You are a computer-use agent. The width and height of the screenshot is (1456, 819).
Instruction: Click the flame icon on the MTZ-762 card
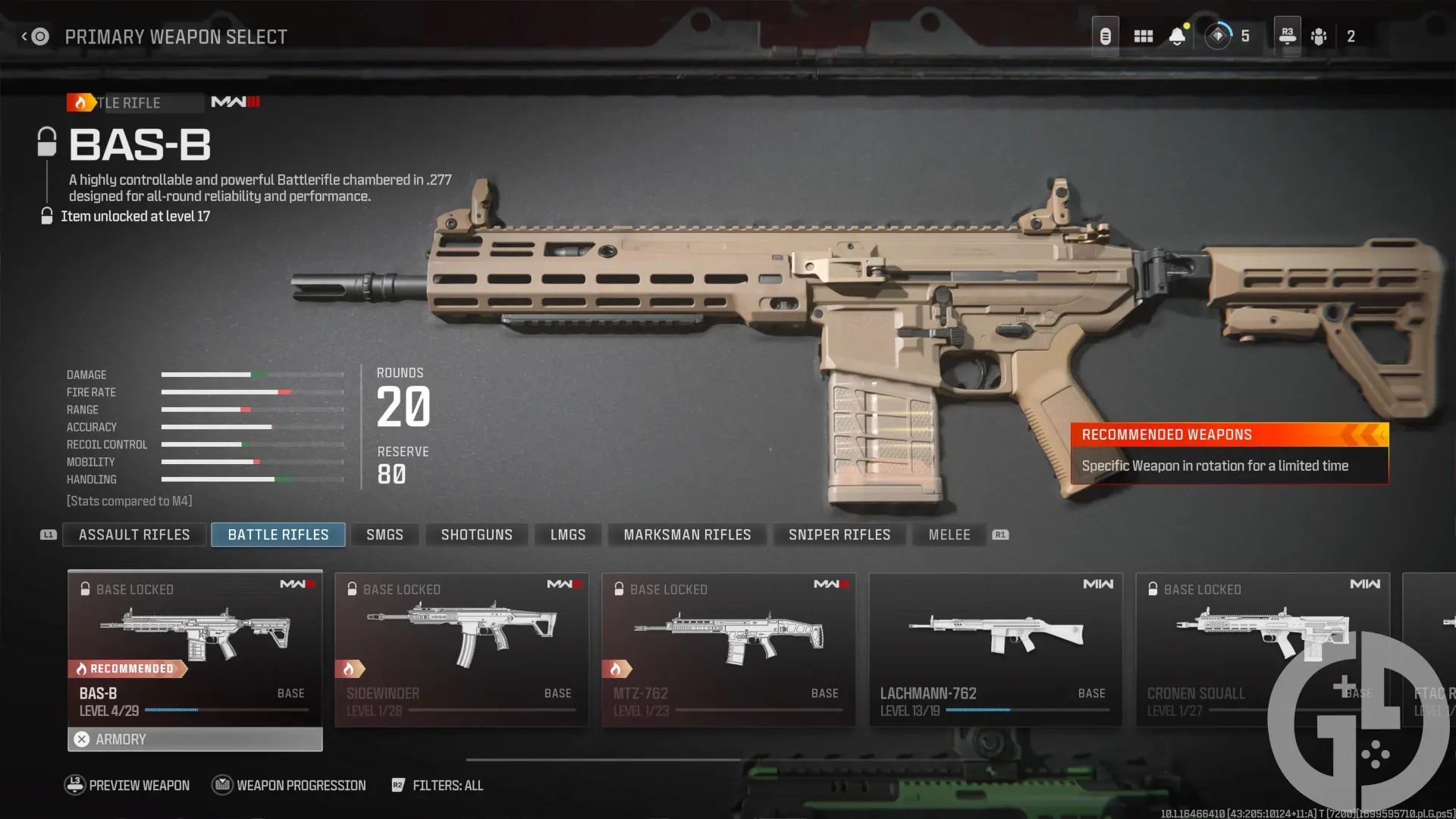pos(620,668)
